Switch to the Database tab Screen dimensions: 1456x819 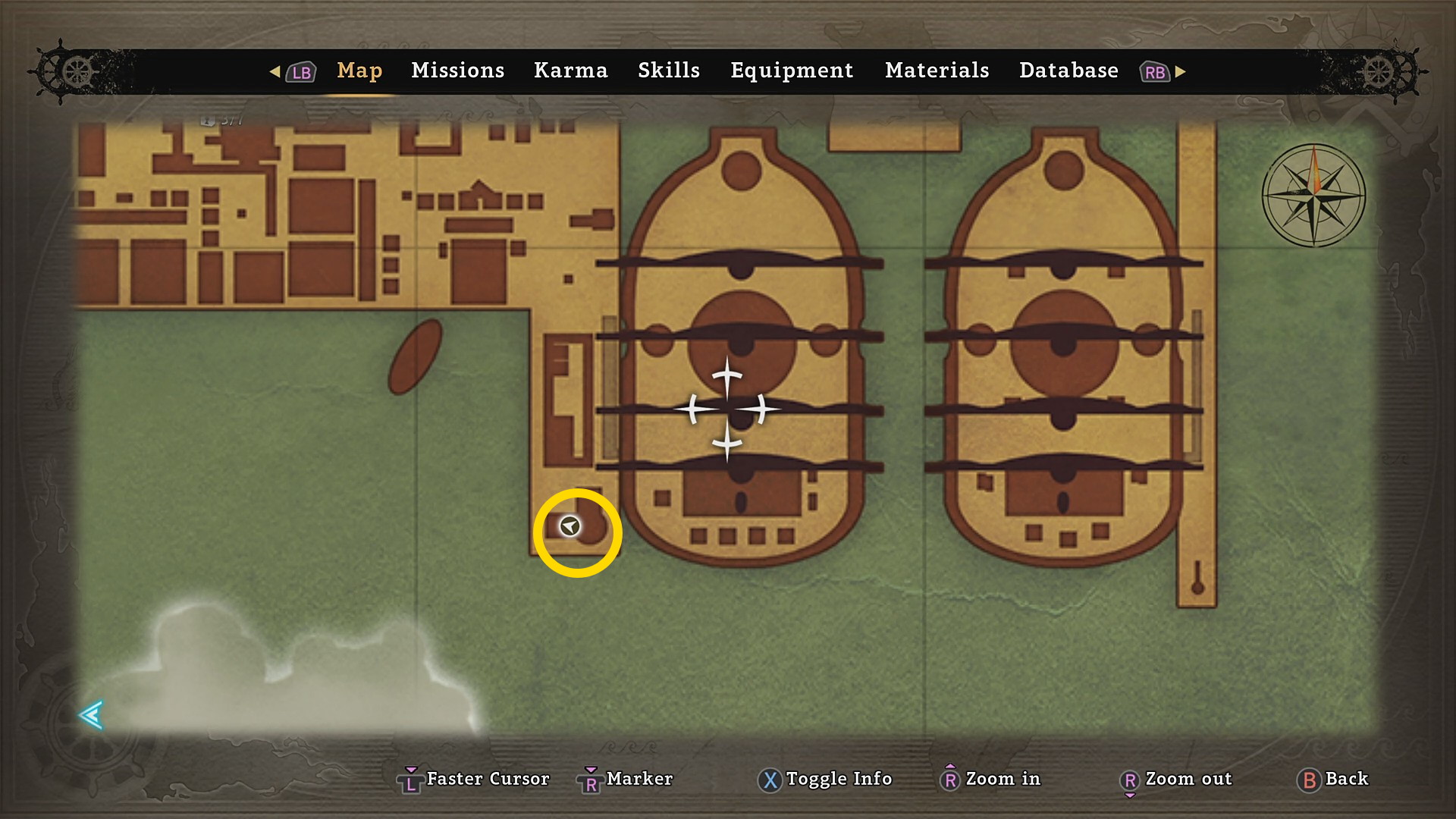tap(1068, 71)
